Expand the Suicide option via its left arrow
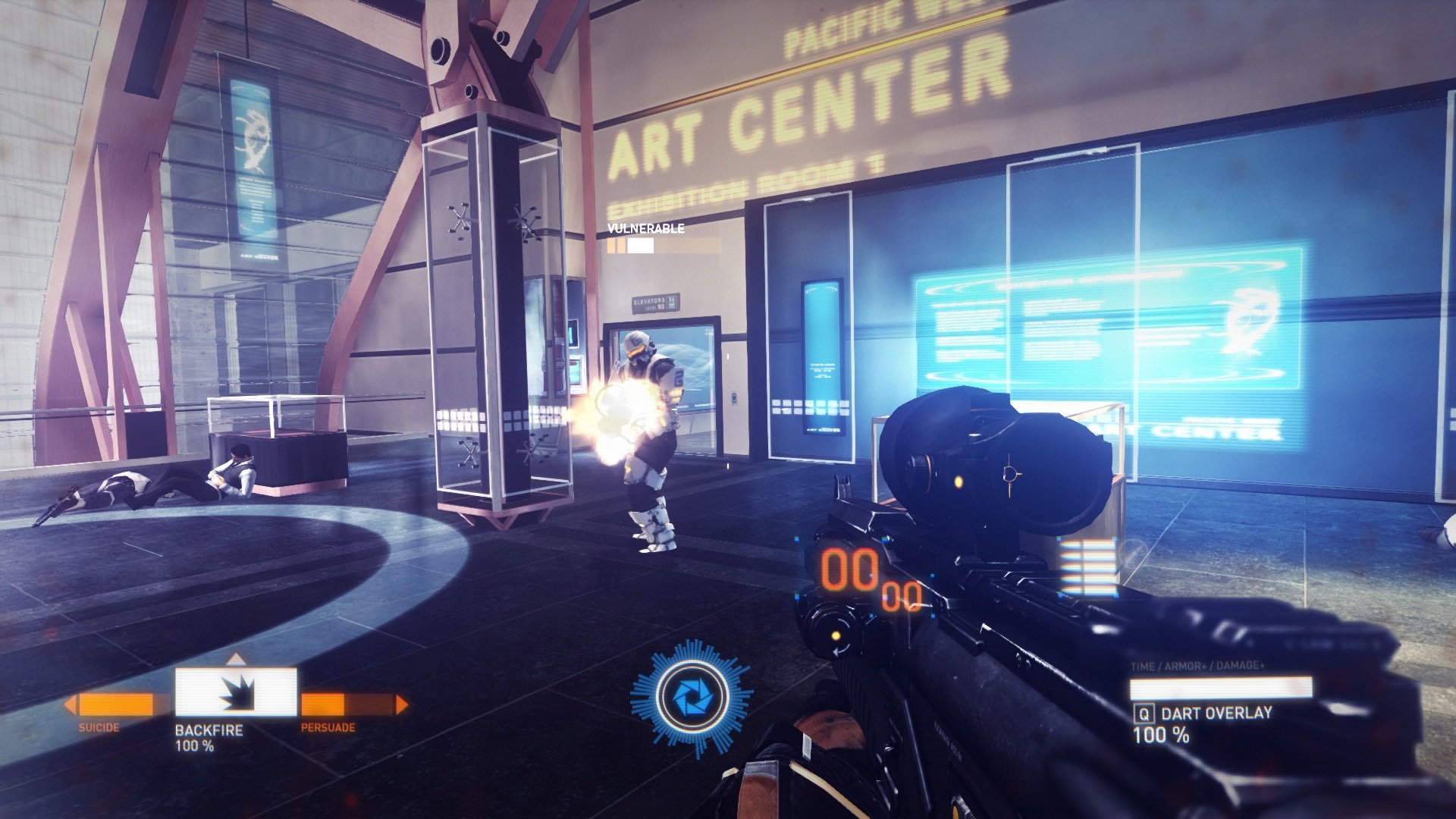Screen dimensions: 1456x819 70,703
